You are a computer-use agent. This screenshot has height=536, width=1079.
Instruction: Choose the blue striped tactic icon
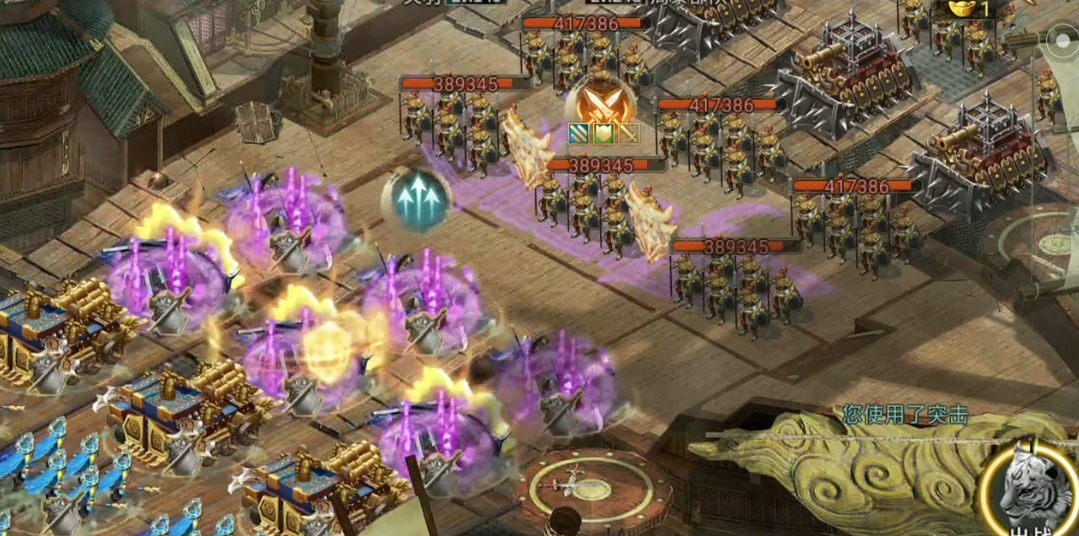click(578, 133)
